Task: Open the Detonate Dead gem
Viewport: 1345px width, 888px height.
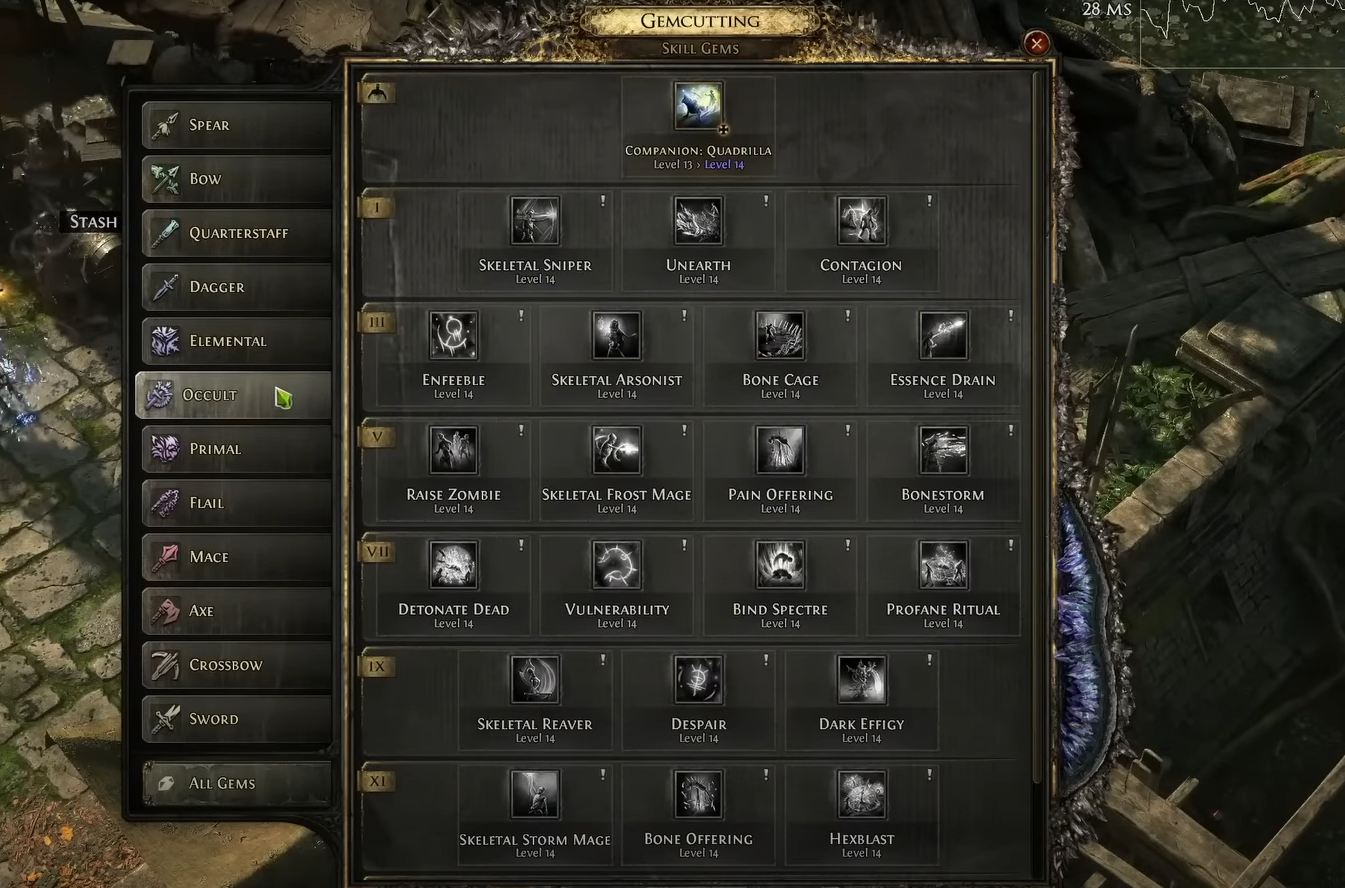Action: [453, 565]
